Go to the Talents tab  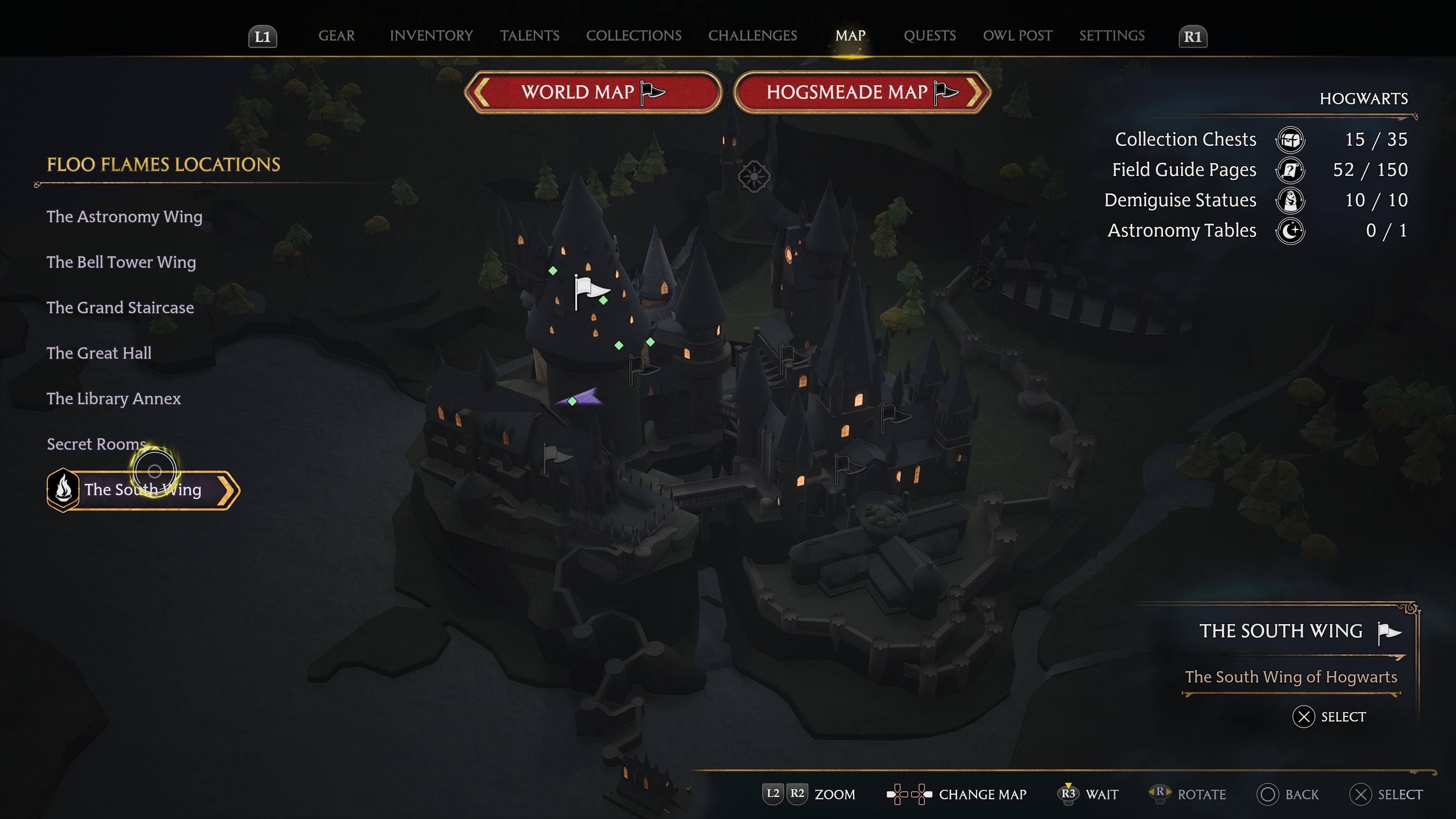tap(529, 36)
